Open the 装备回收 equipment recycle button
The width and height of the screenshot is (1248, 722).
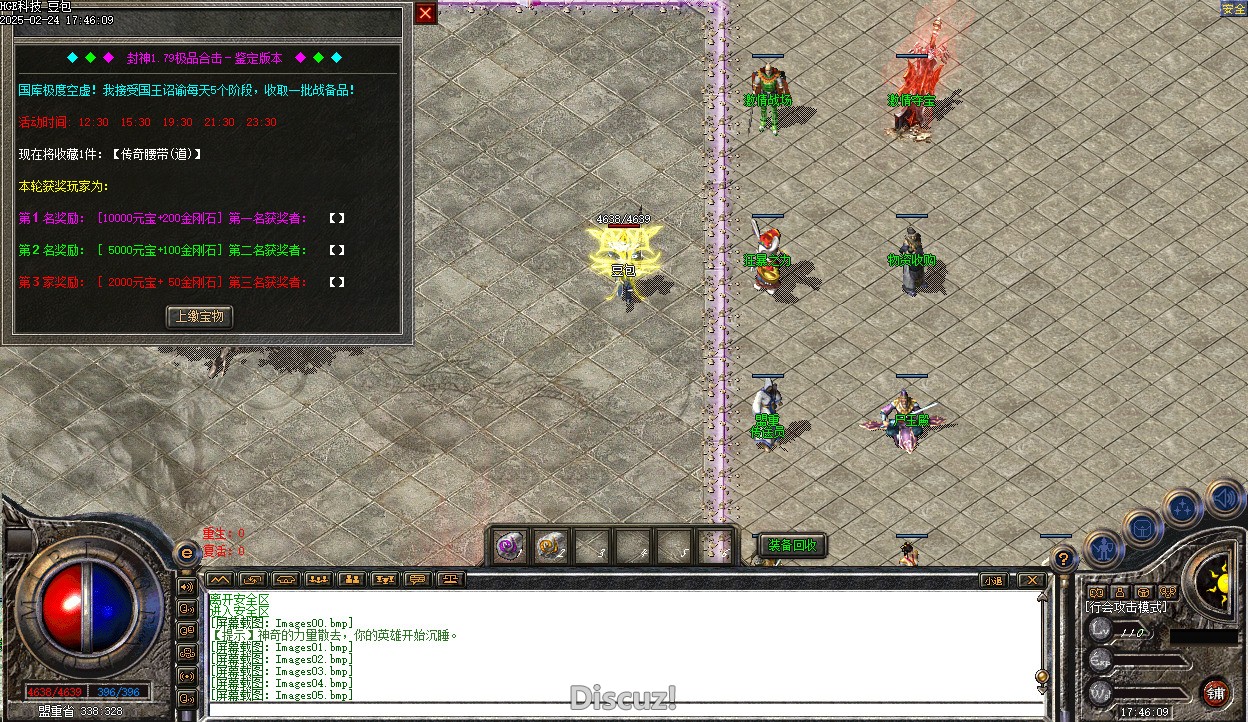tap(793, 545)
